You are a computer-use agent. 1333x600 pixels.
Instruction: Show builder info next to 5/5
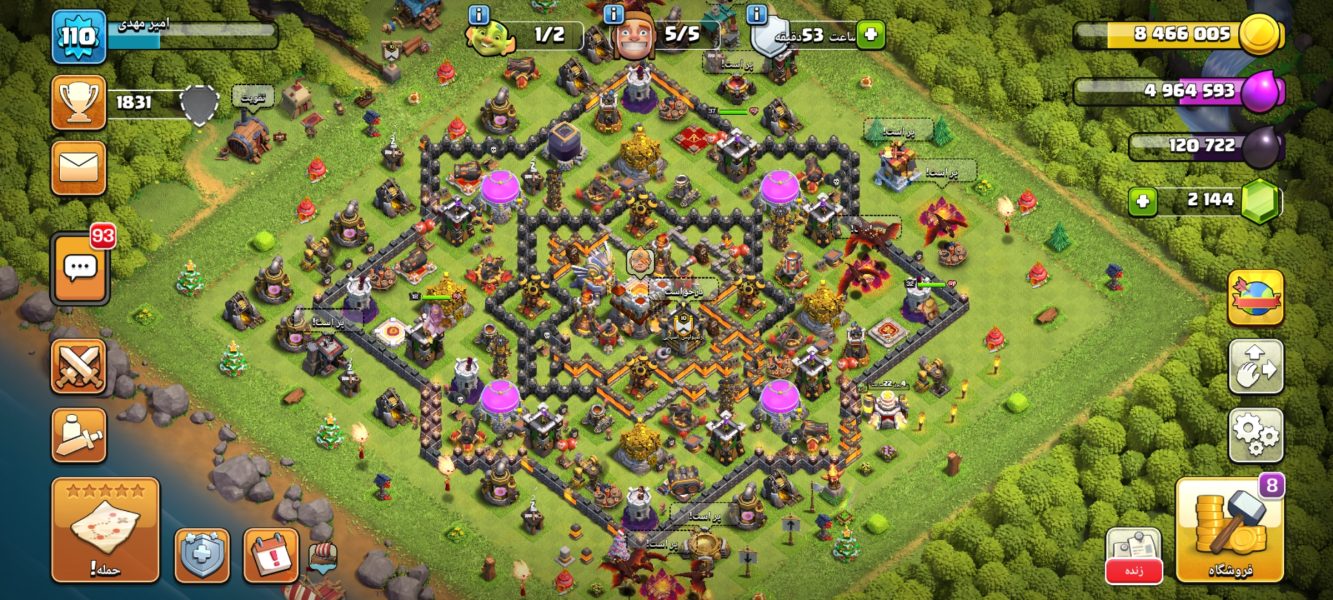615,15
